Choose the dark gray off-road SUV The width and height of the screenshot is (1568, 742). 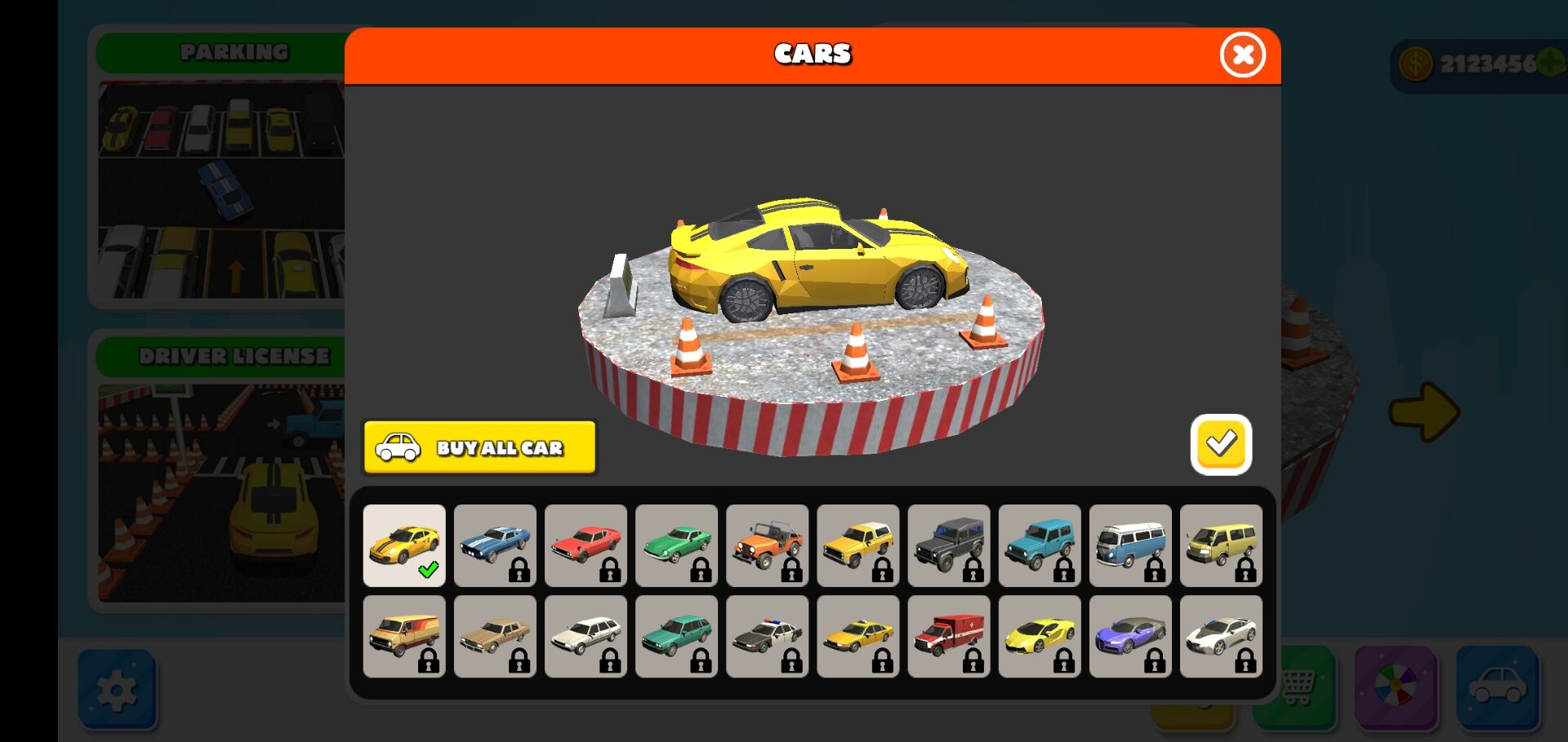point(948,545)
